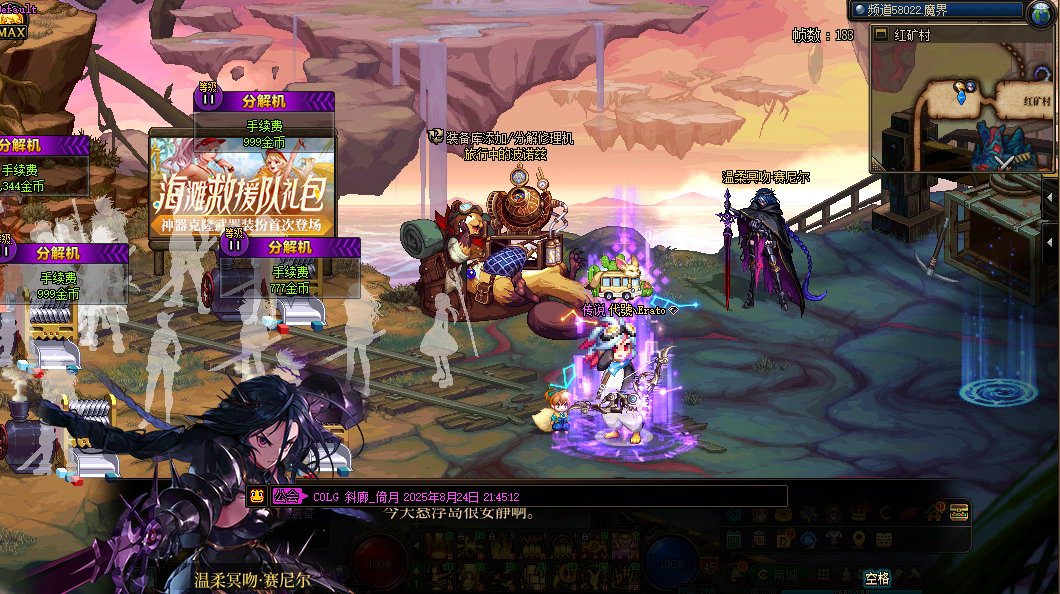Viewport: 1060px width, 594px height.
Task: Click the globe icon beside the channel bar
Action: (x=1040, y=12)
